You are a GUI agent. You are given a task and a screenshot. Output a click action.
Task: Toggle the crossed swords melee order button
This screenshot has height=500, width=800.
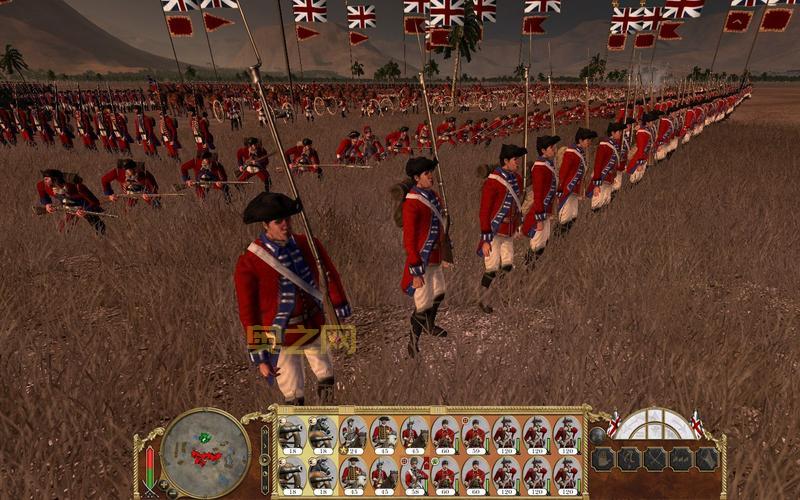[x=655, y=459]
